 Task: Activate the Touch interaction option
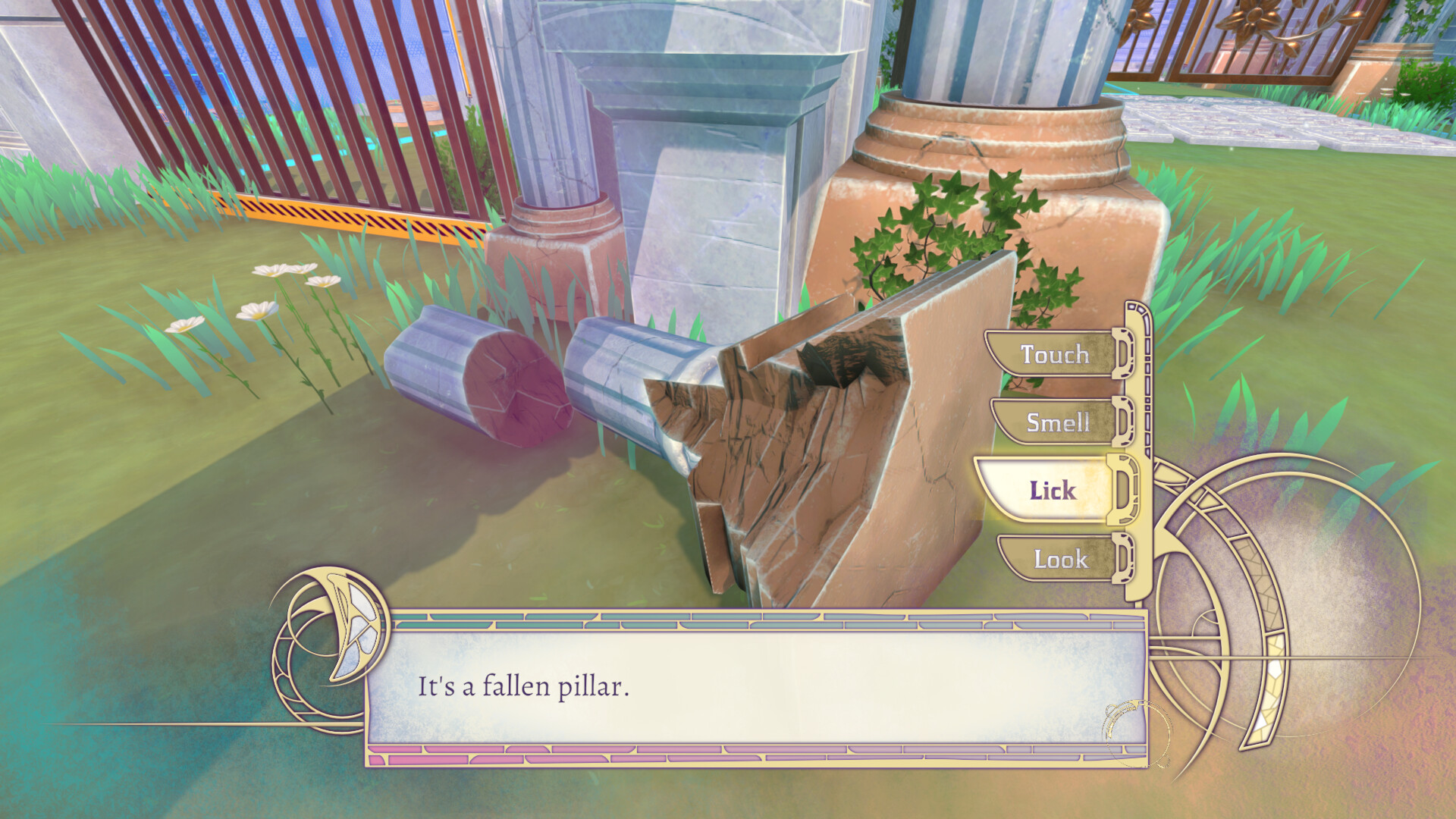coord(1054,355)
